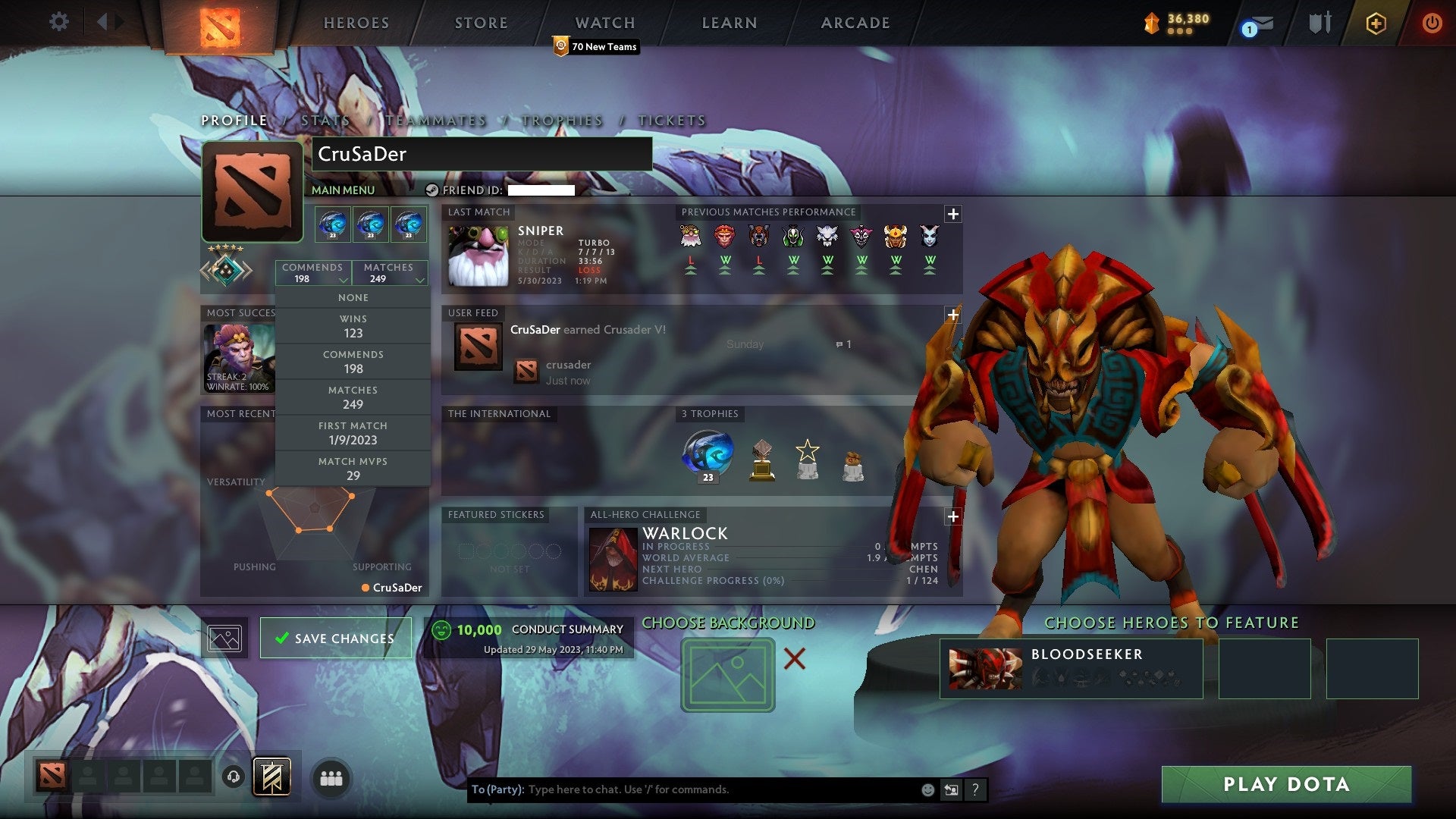Click the emoticon icon in the chat bar
1456x819 pixels.
pyautogui.click(x=927, y=789)
